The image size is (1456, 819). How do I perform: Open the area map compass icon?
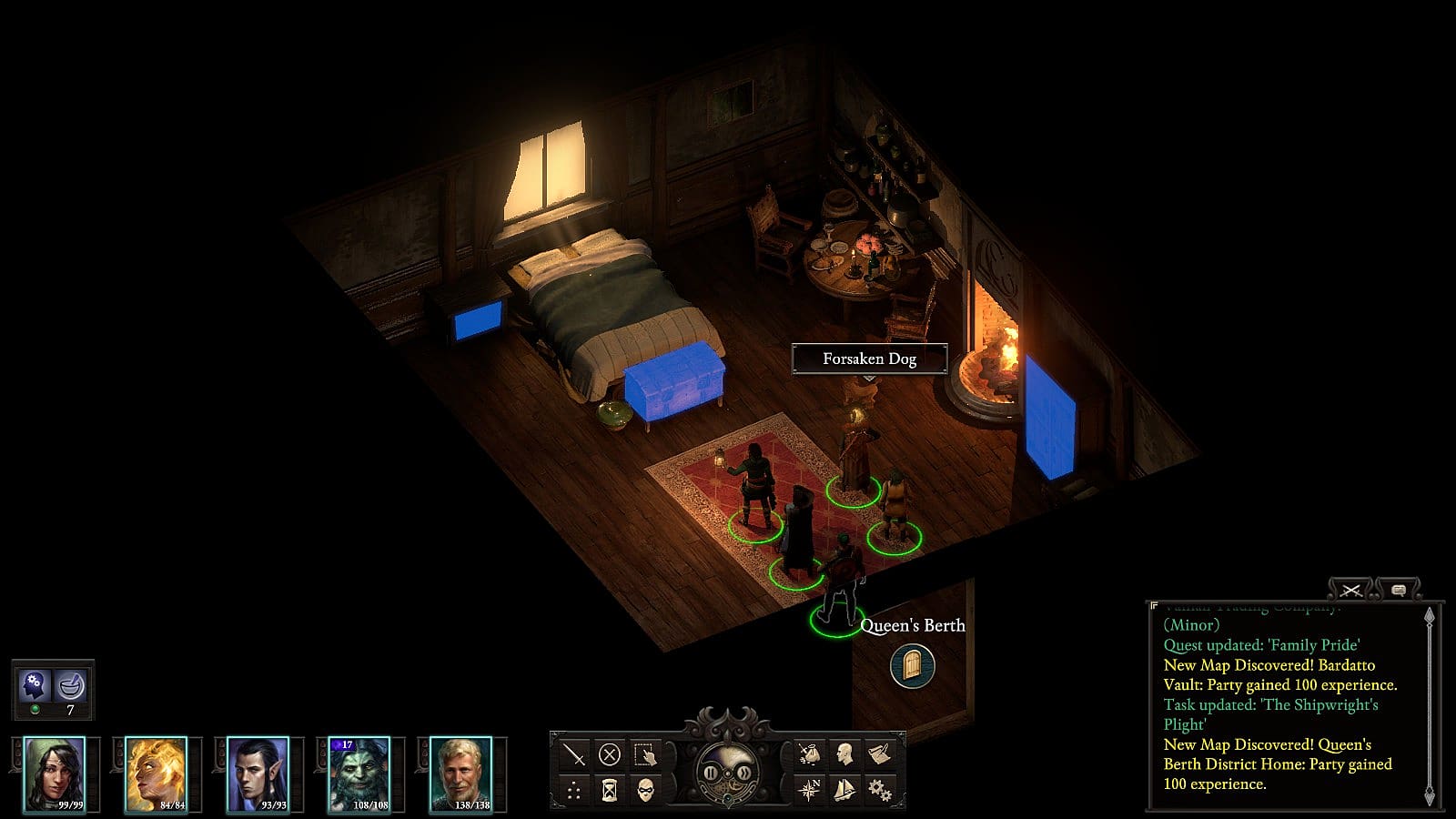click(808, 789)
